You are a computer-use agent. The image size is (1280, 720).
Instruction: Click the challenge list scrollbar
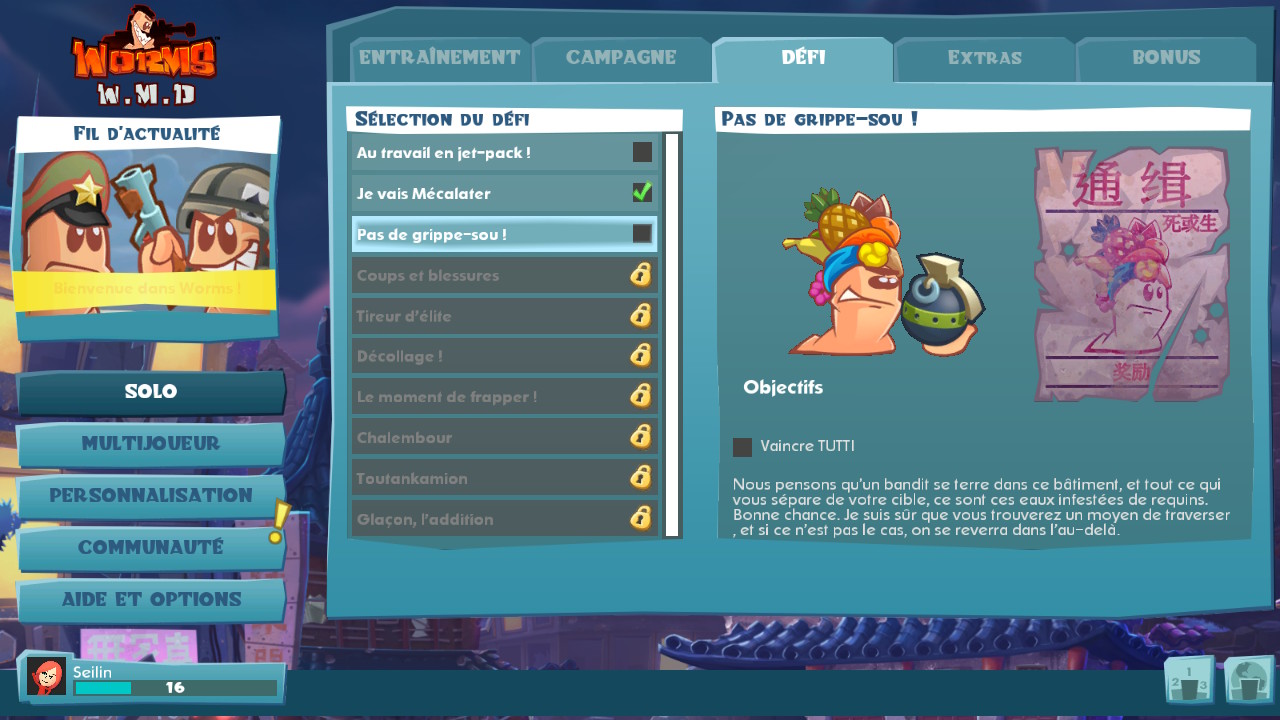672,335
